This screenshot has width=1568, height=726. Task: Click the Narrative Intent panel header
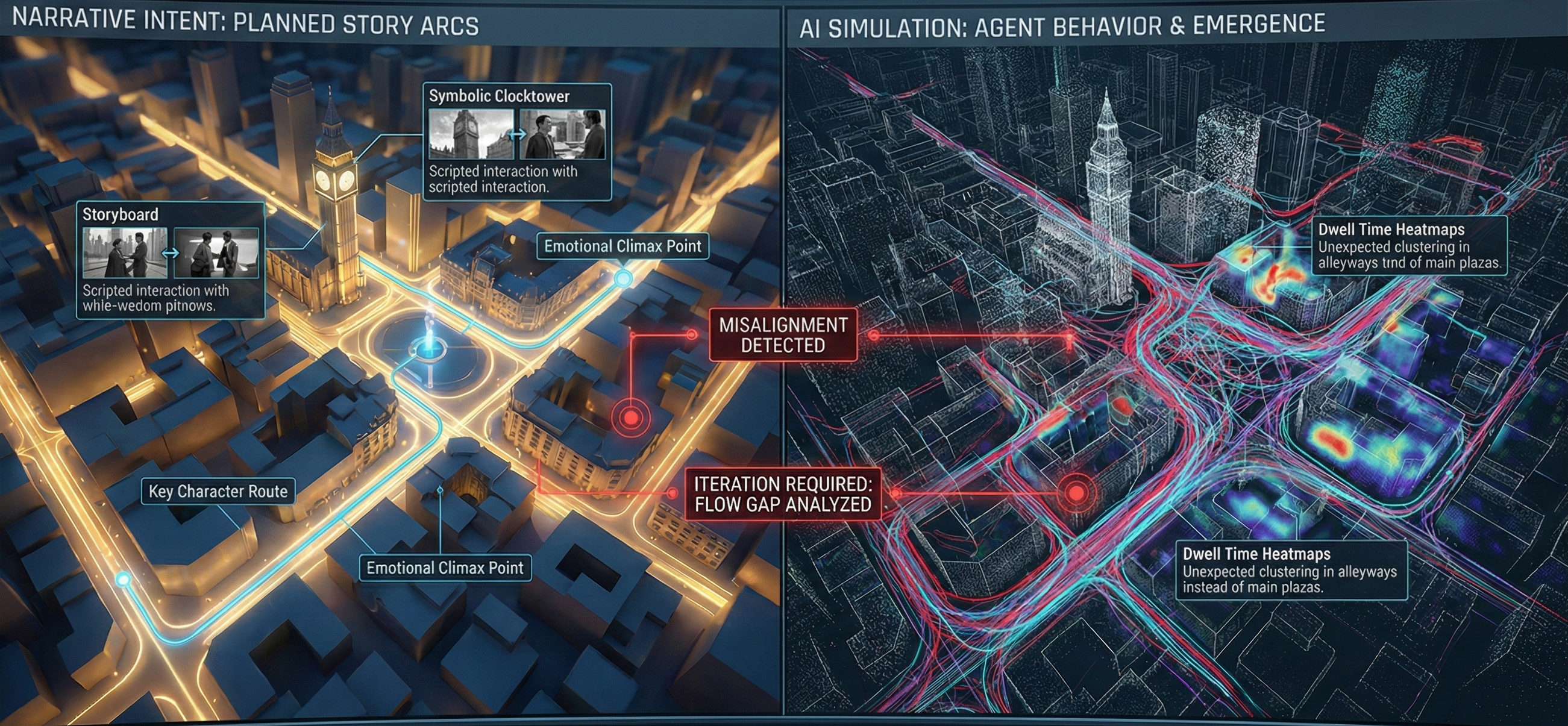245,23
